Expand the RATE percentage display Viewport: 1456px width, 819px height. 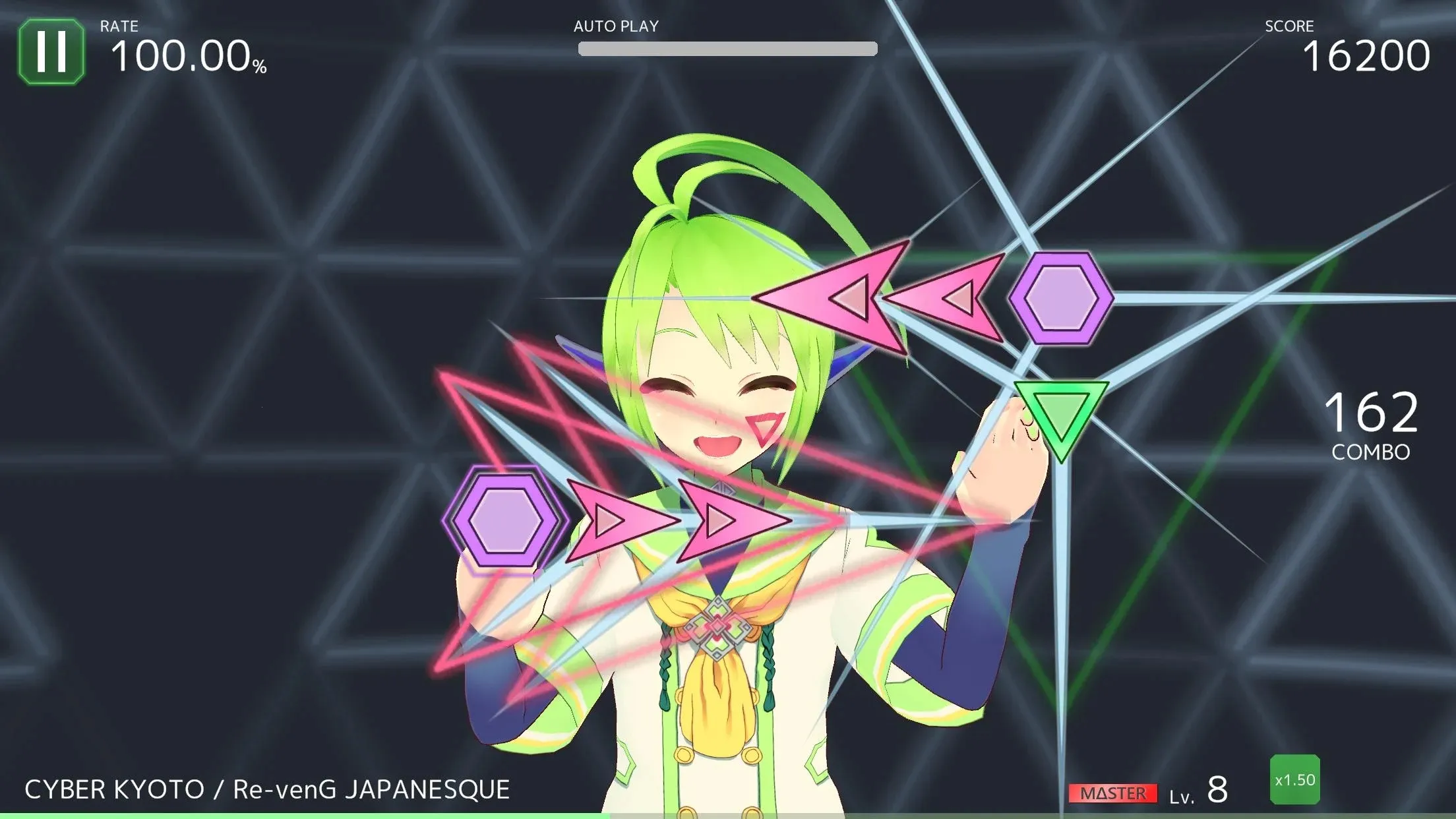coord(187,53)
